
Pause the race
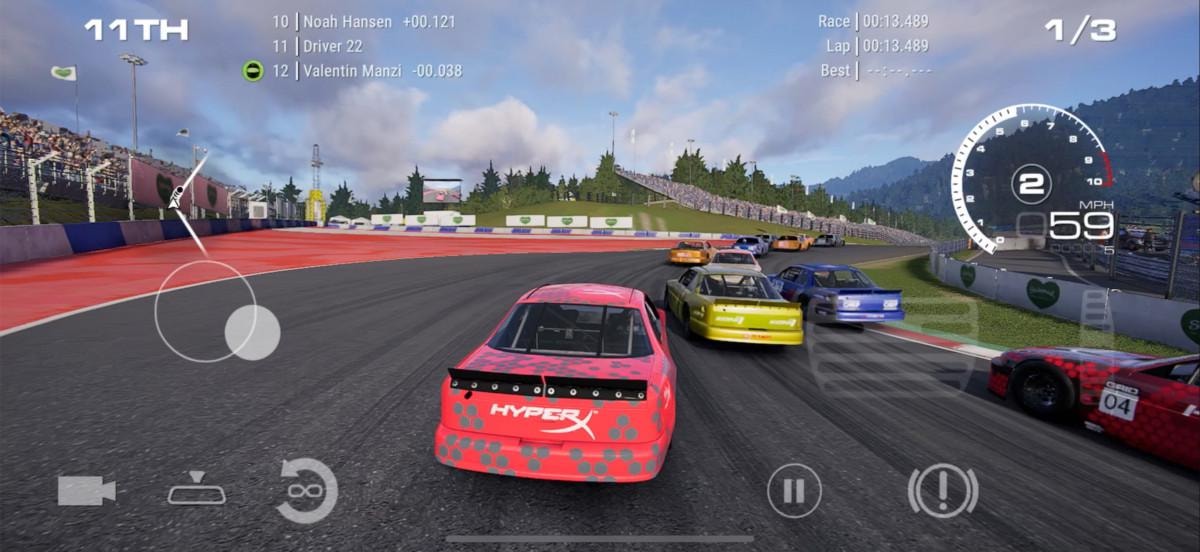coord(794,491)
